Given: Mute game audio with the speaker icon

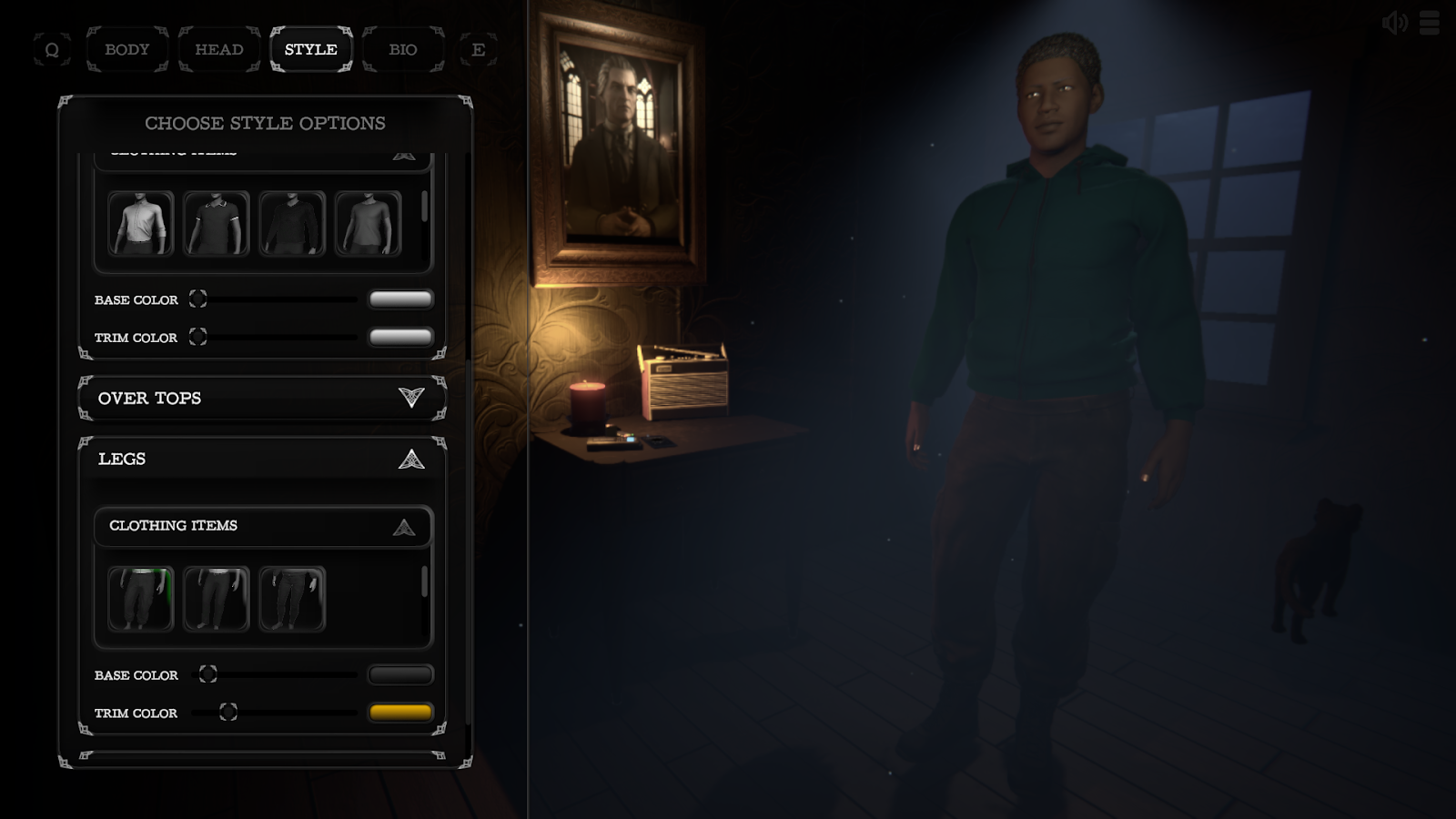Looking at the screenshot, I should point(1394,24).
